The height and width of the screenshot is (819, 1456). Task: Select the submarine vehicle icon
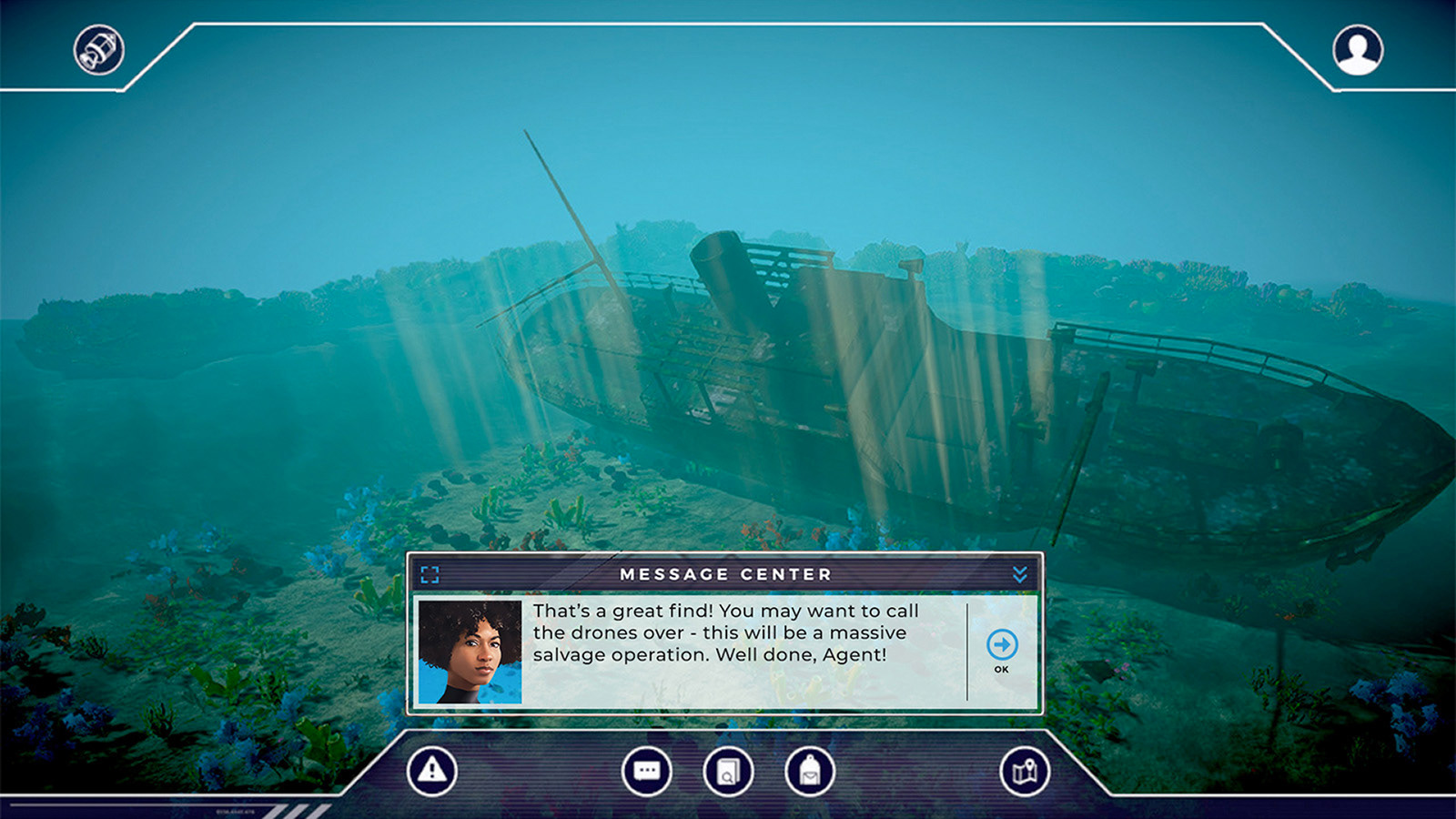(98, 50)
